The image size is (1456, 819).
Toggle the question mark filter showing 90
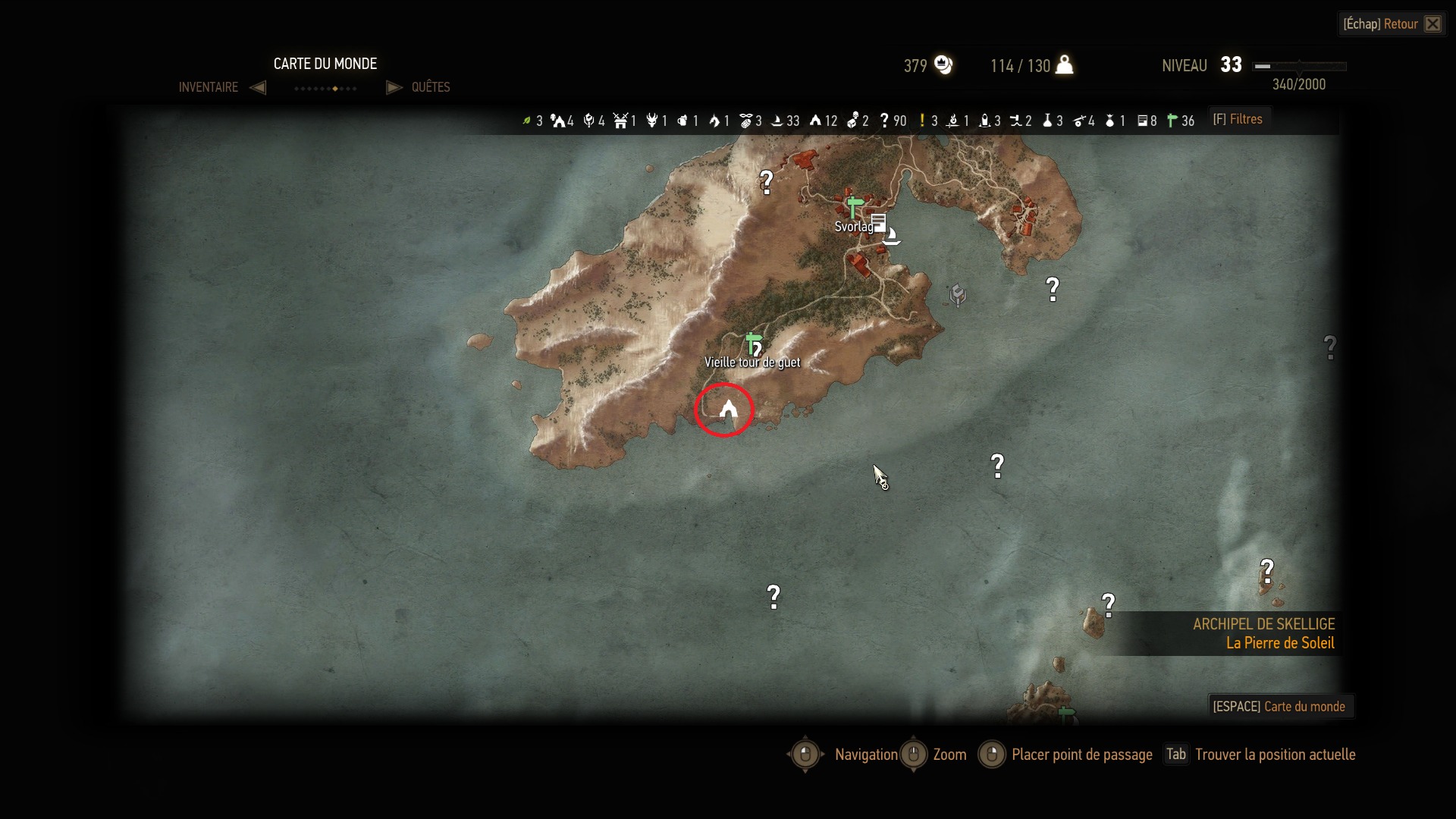[884, 121]
